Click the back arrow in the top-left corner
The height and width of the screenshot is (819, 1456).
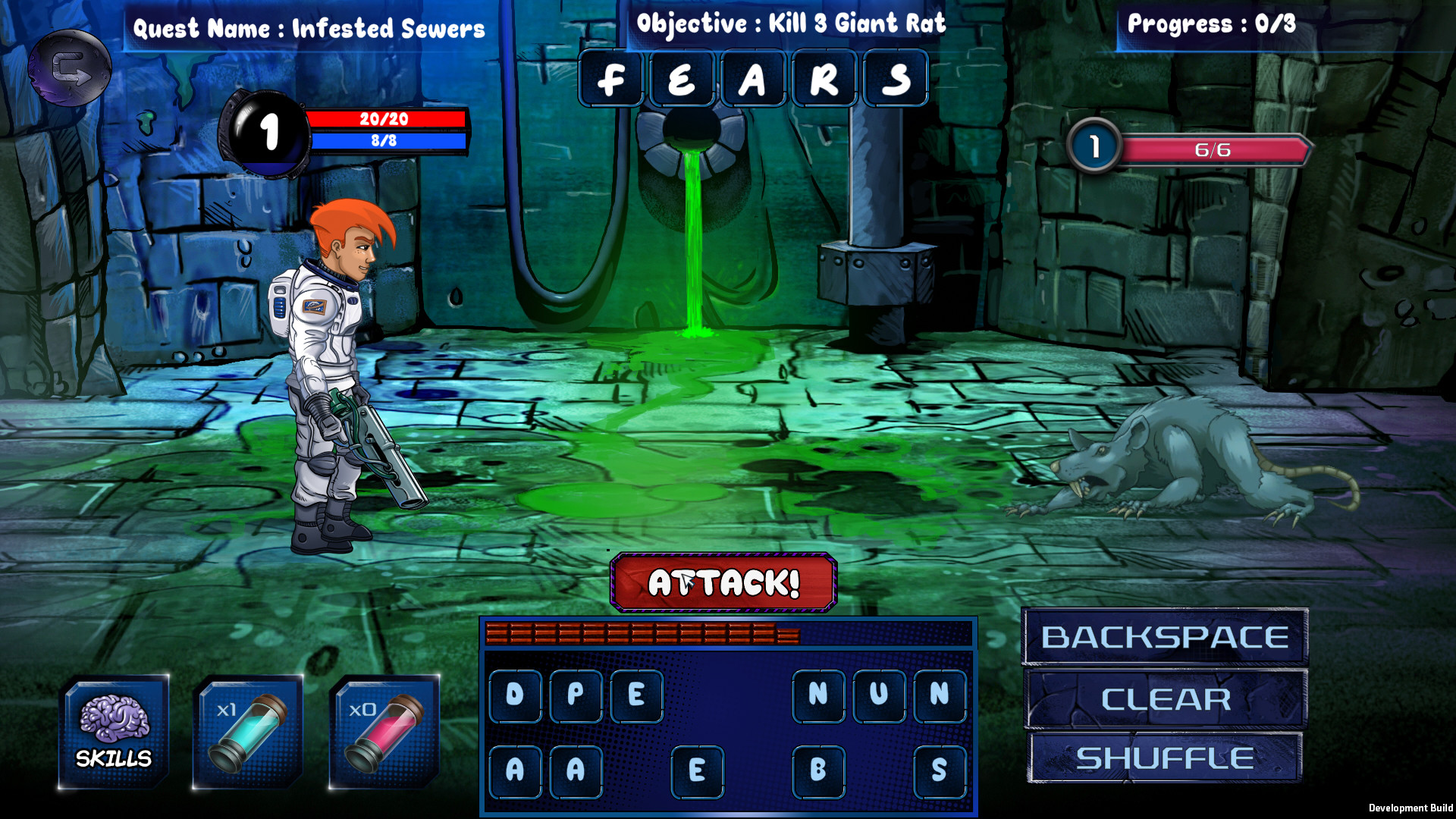coord(70,69)
